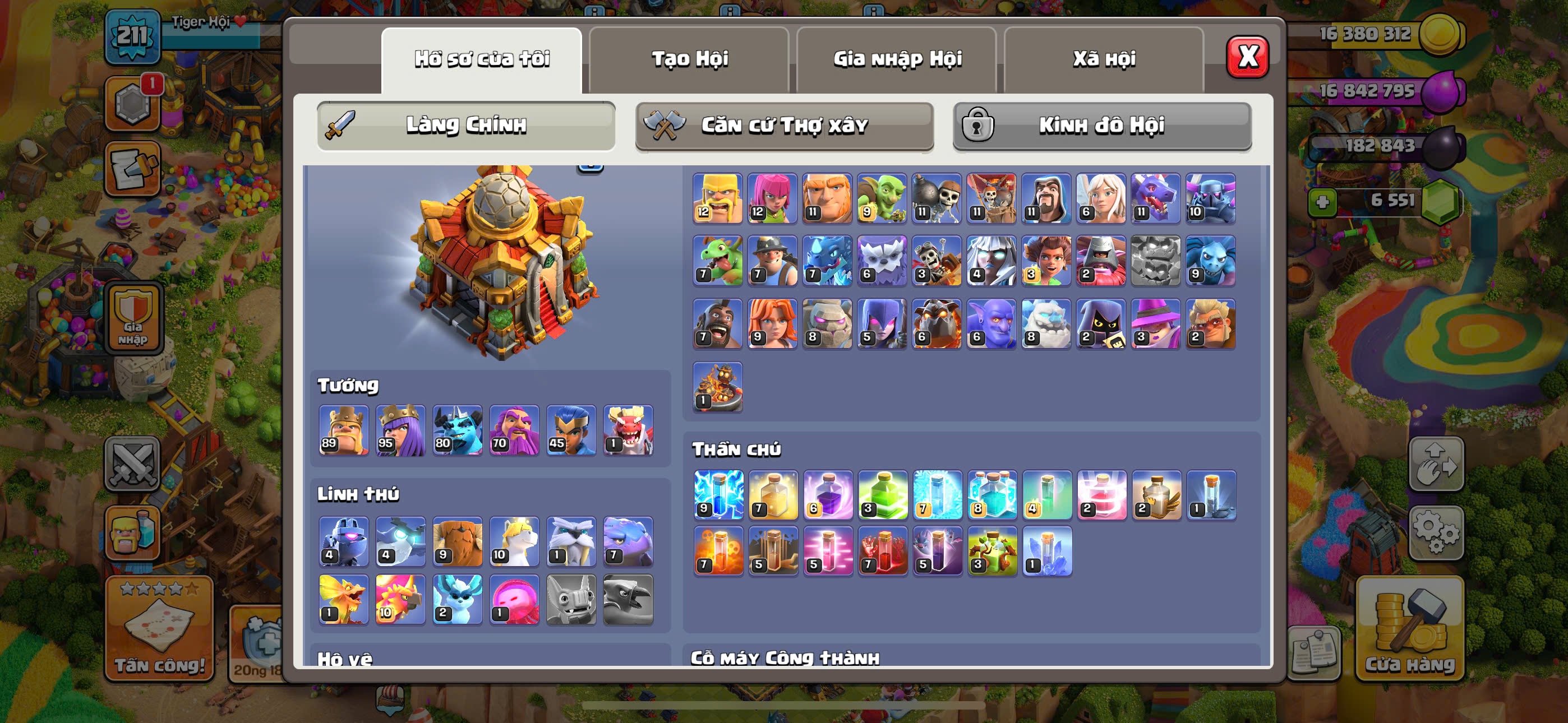The height and width of the screenshot is (723, 1568).
Task: View the Căn cứ Thợ xây profile
Action: 784,126
